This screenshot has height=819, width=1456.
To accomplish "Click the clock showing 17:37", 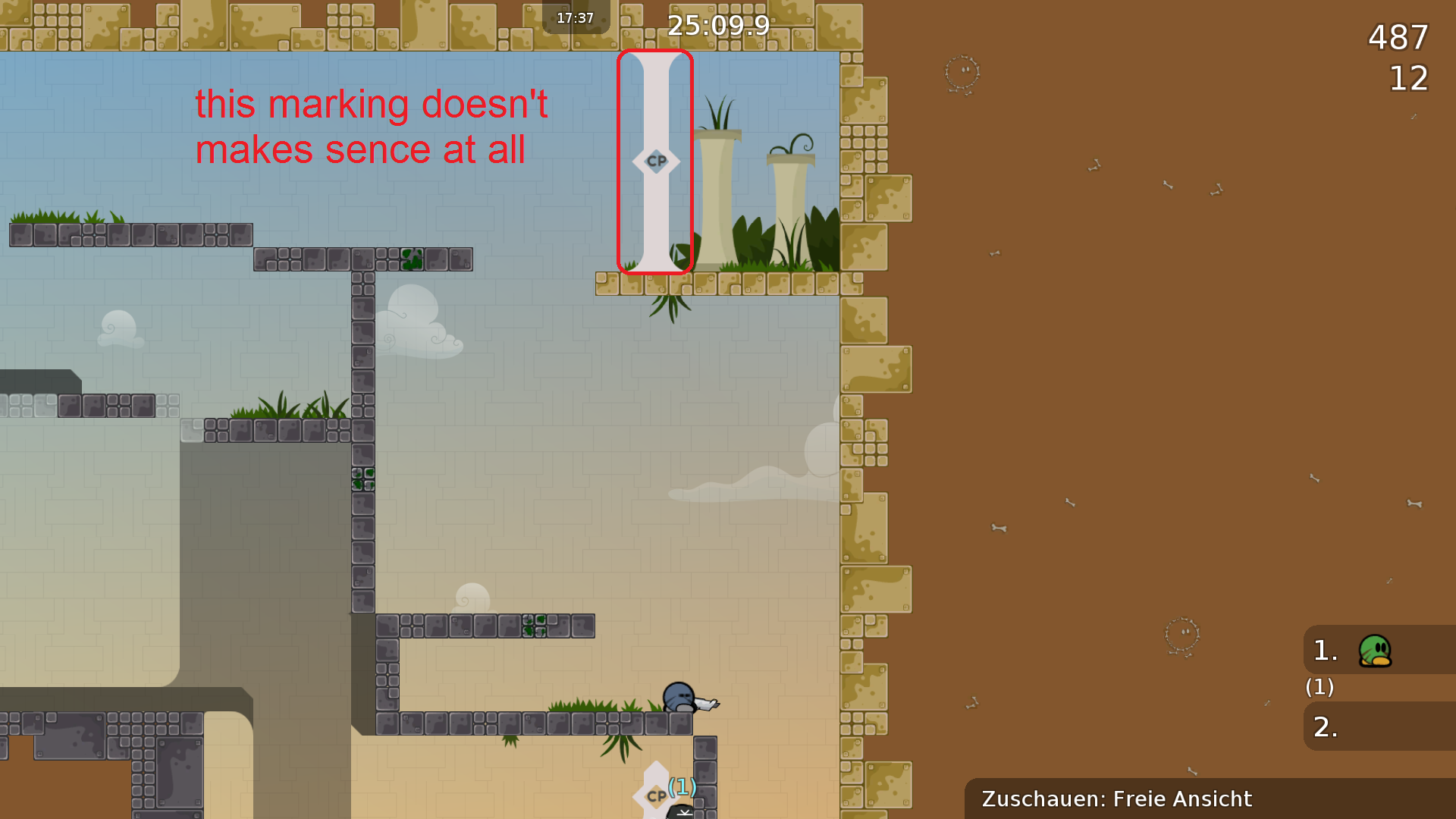I will click(x=575, y=18).
